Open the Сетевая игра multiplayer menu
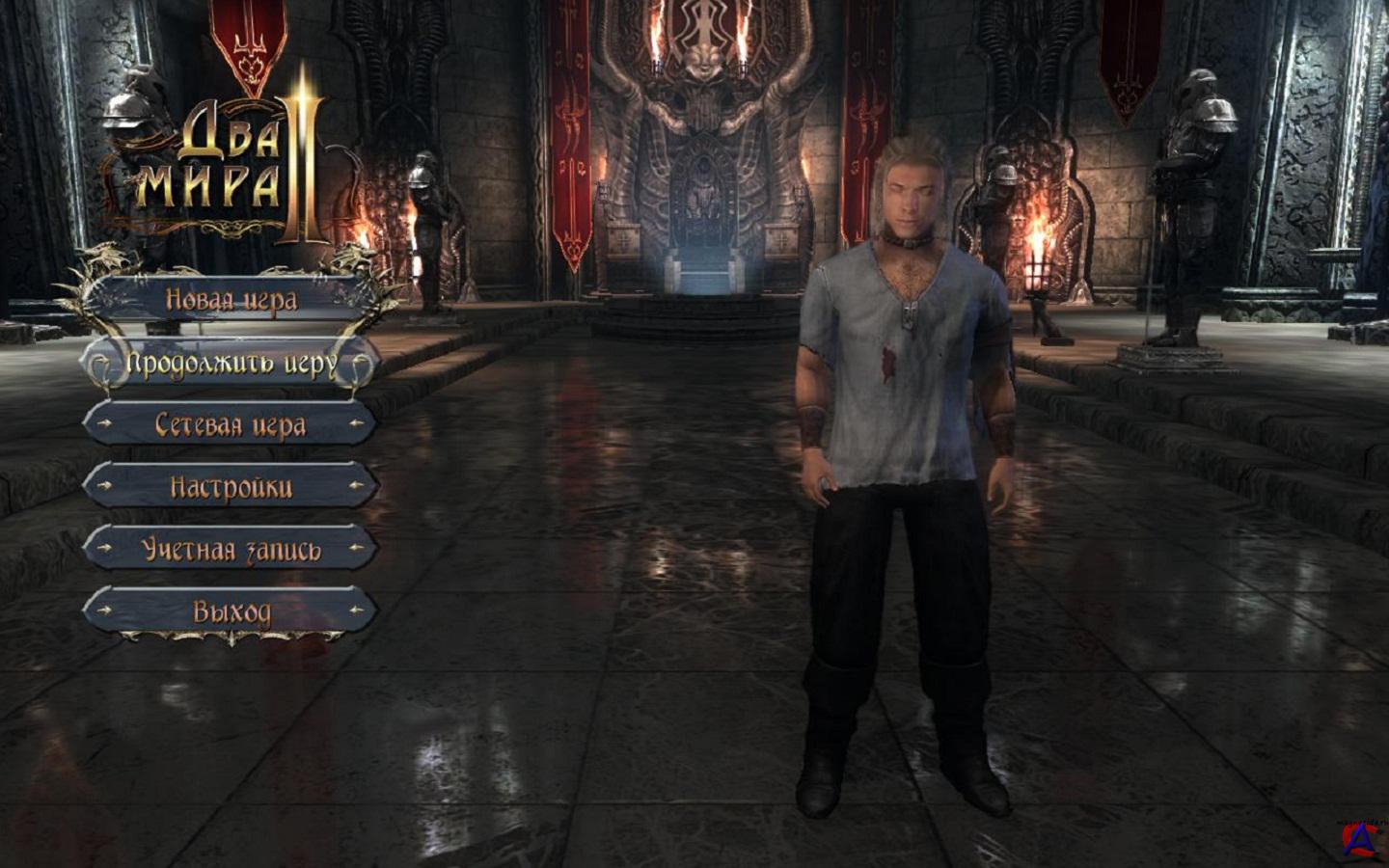 (x=230, y=424)
